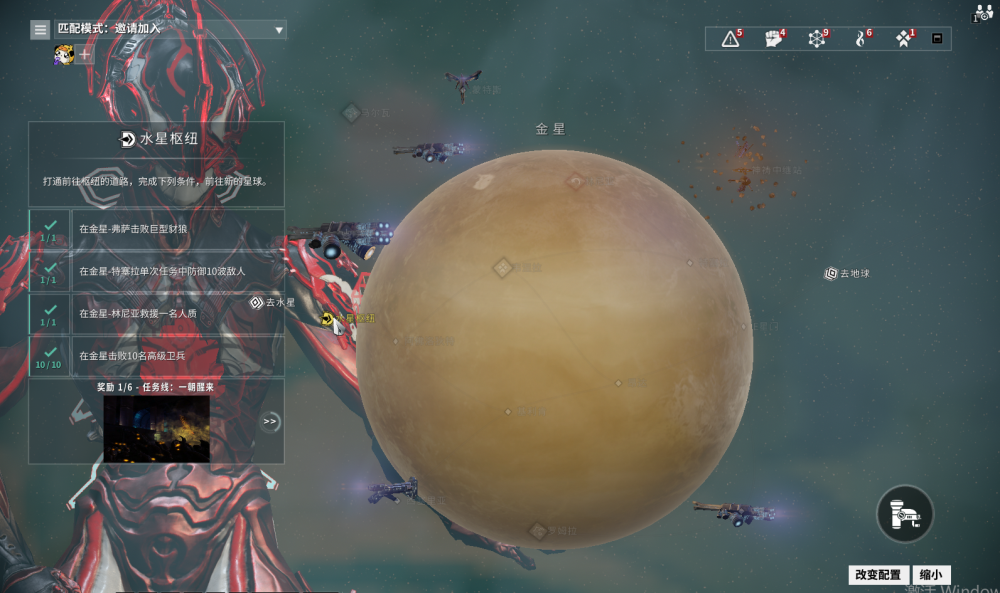Screen dimensions: 1000x593
Task: Add a squad member with the plus button
Action: [86, 55]
